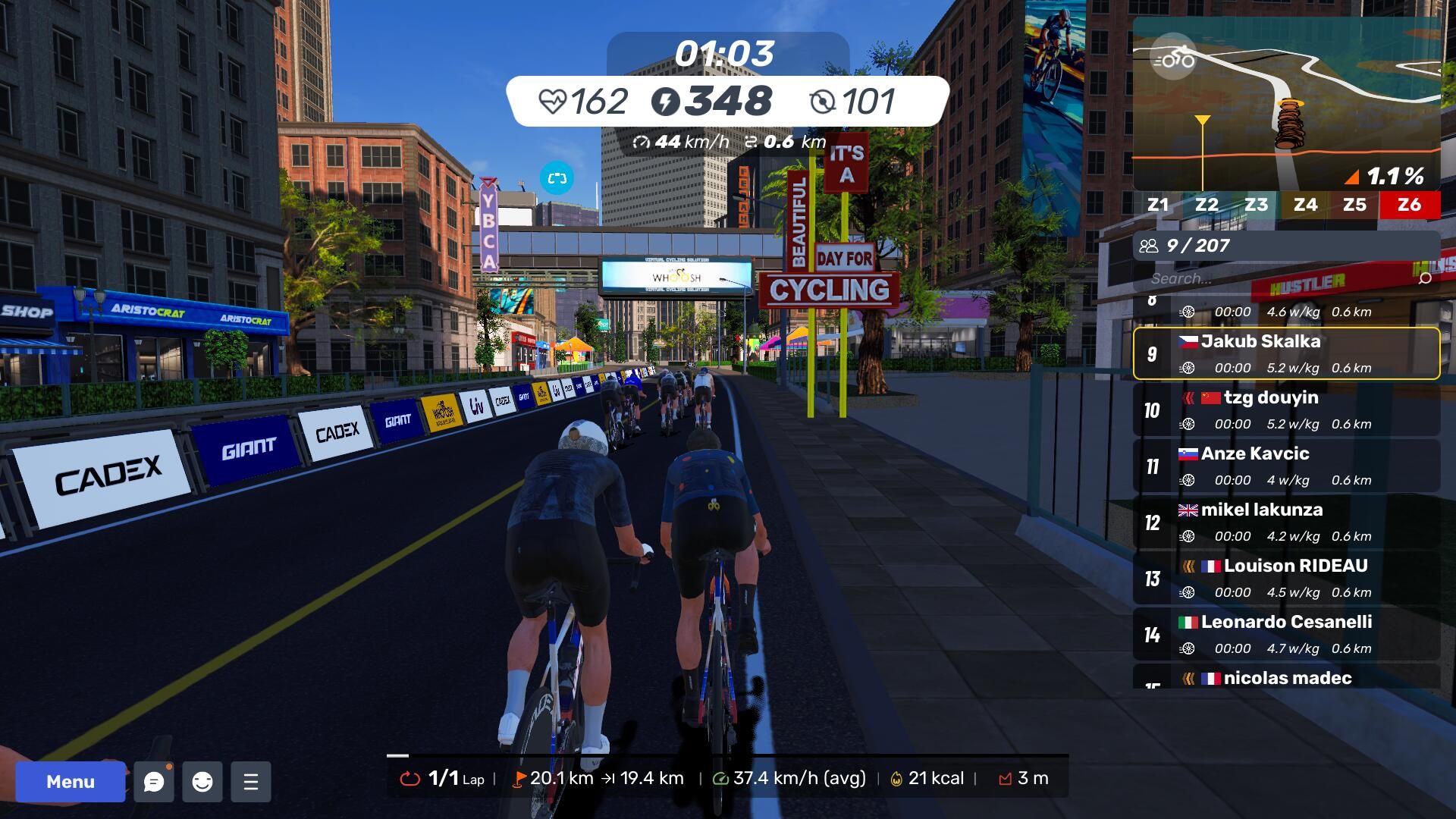Select rider tzg douyin

1286,409
